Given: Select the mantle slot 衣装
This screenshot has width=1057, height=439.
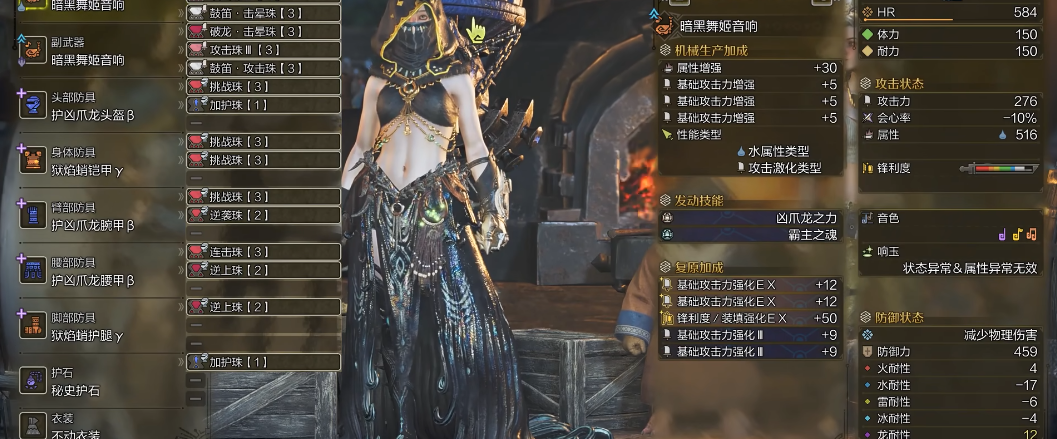Looking at the screenshot, I should [90, 426].
